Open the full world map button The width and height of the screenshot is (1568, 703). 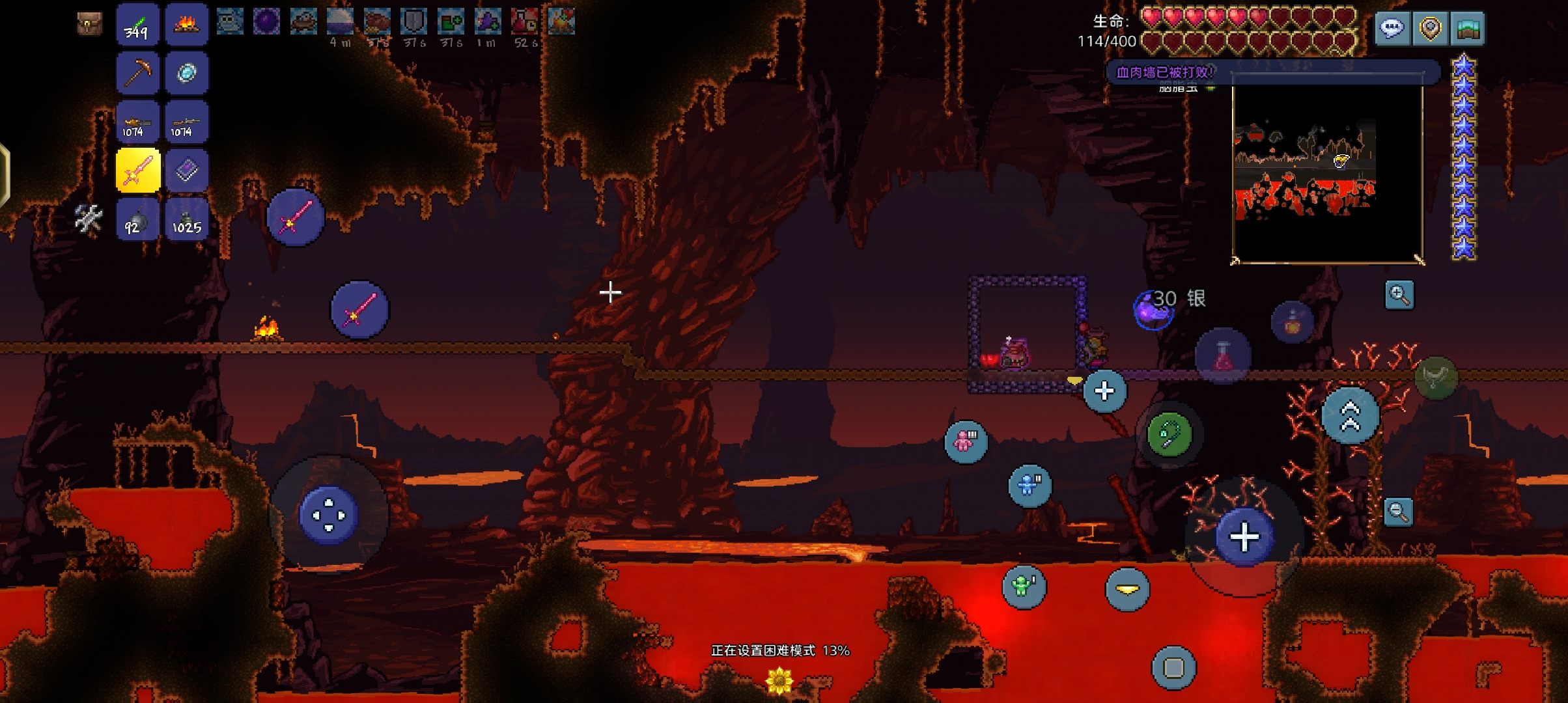pos(1468,29)
